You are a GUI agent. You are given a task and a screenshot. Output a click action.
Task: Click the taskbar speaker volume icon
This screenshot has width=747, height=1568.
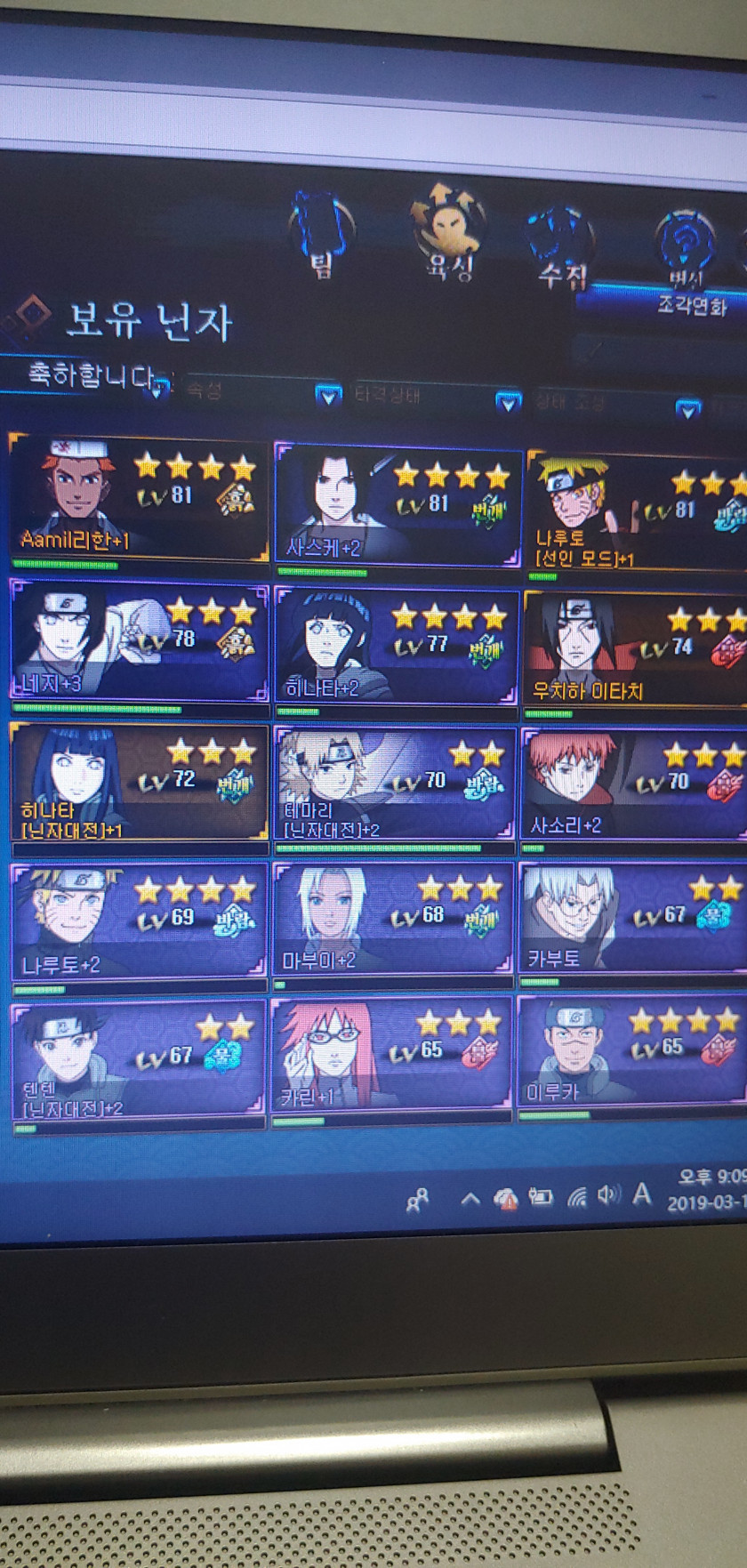point(608,1195)
